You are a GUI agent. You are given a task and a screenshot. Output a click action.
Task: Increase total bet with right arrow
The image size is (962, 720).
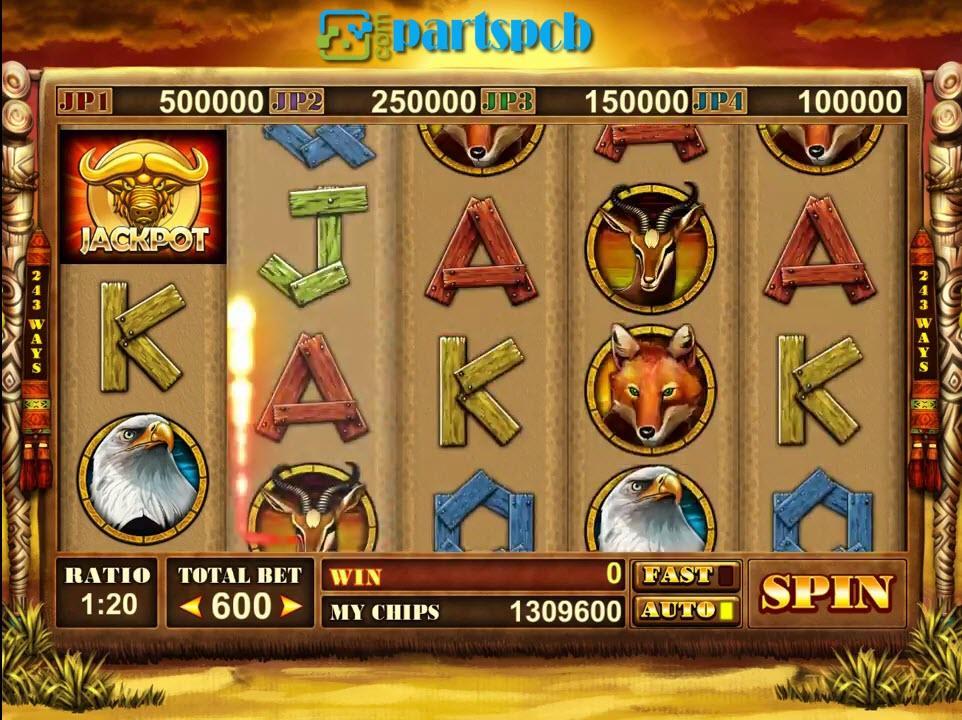290,606
